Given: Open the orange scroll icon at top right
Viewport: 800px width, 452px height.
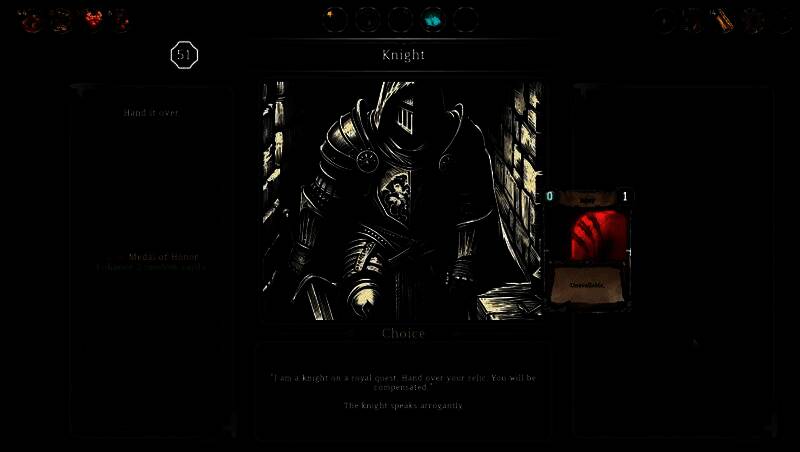Looking at the screenshot, I should tap(724, 19).
